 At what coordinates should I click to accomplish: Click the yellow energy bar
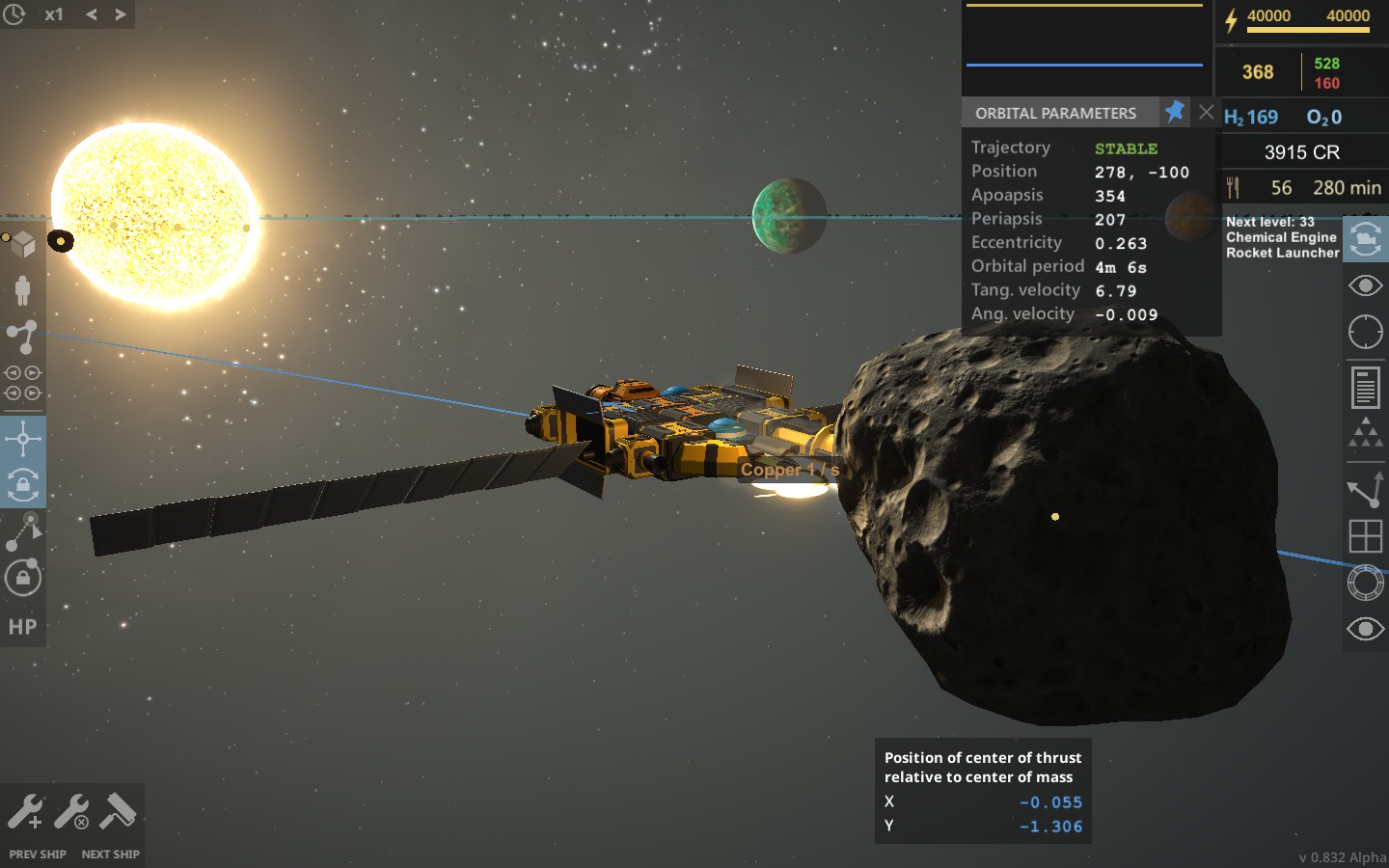click(x=1307, y=31)
